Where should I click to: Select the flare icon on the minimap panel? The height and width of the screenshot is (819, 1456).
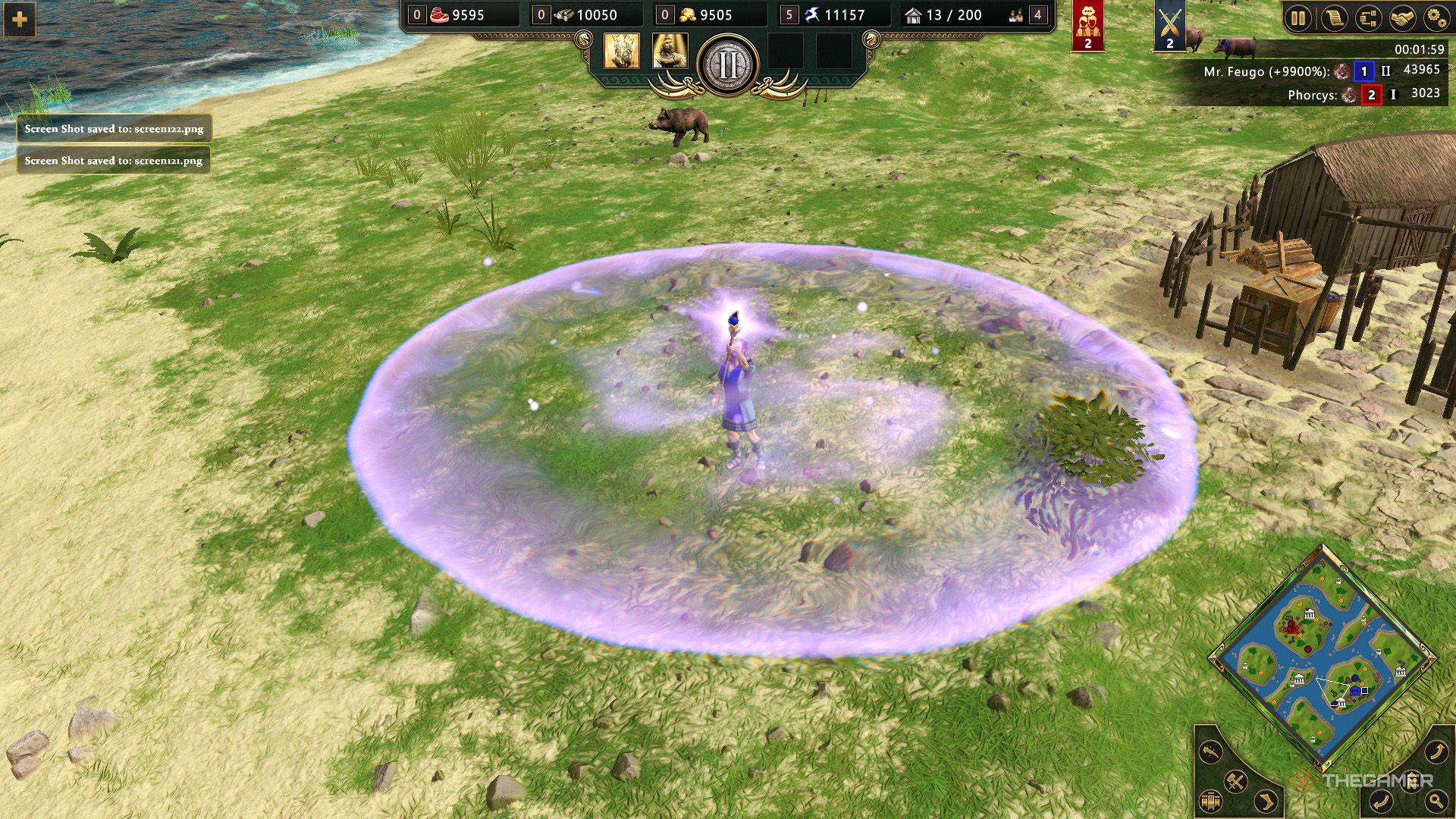click(x=1210, y=751)
